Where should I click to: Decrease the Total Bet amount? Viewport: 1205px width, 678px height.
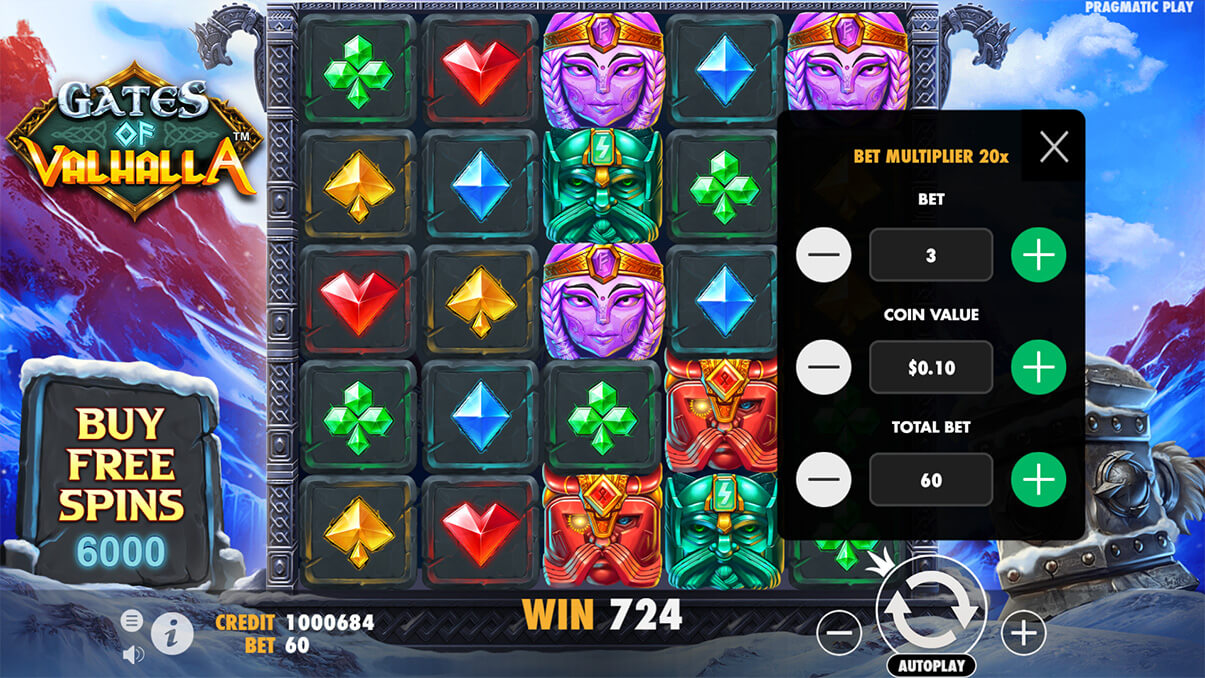[x=823, y=480]
